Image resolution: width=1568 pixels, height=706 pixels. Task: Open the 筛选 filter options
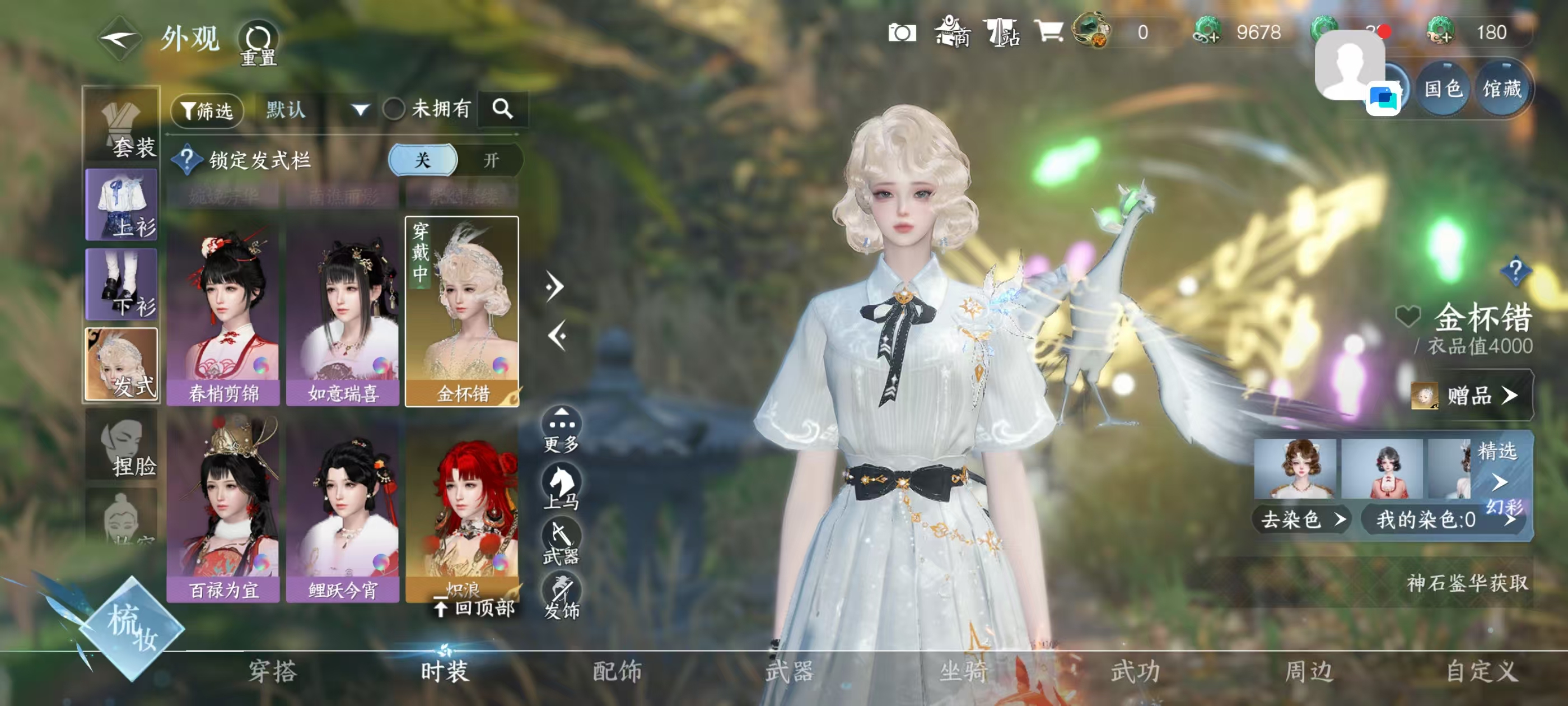[207, 110]
